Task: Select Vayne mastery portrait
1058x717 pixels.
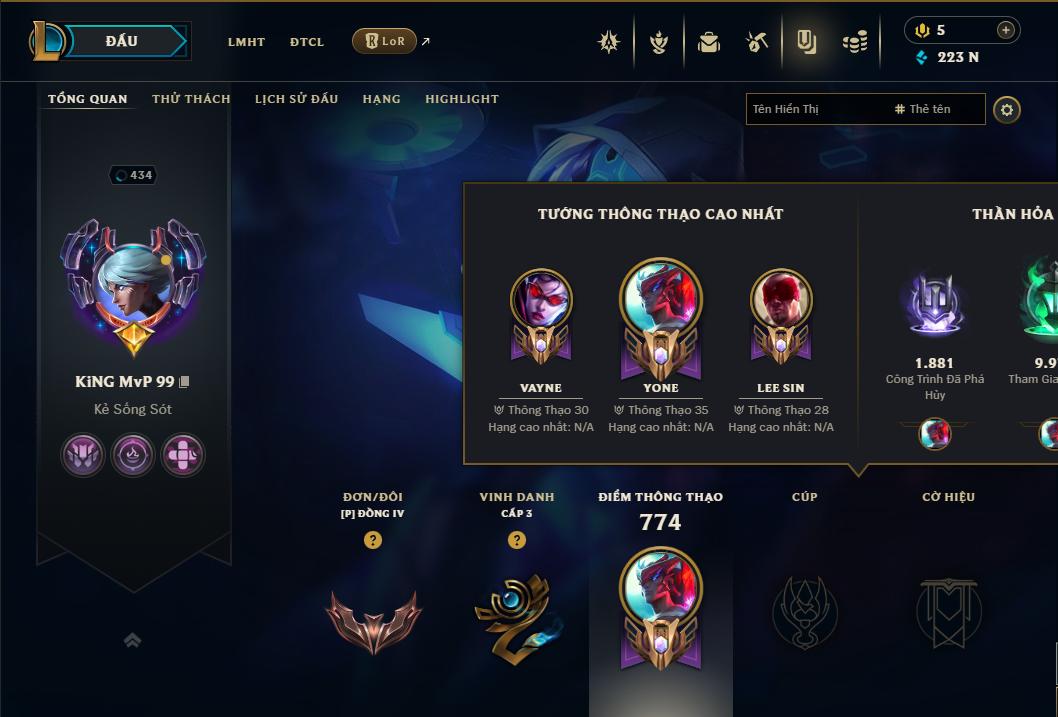Action: (541, 300)
